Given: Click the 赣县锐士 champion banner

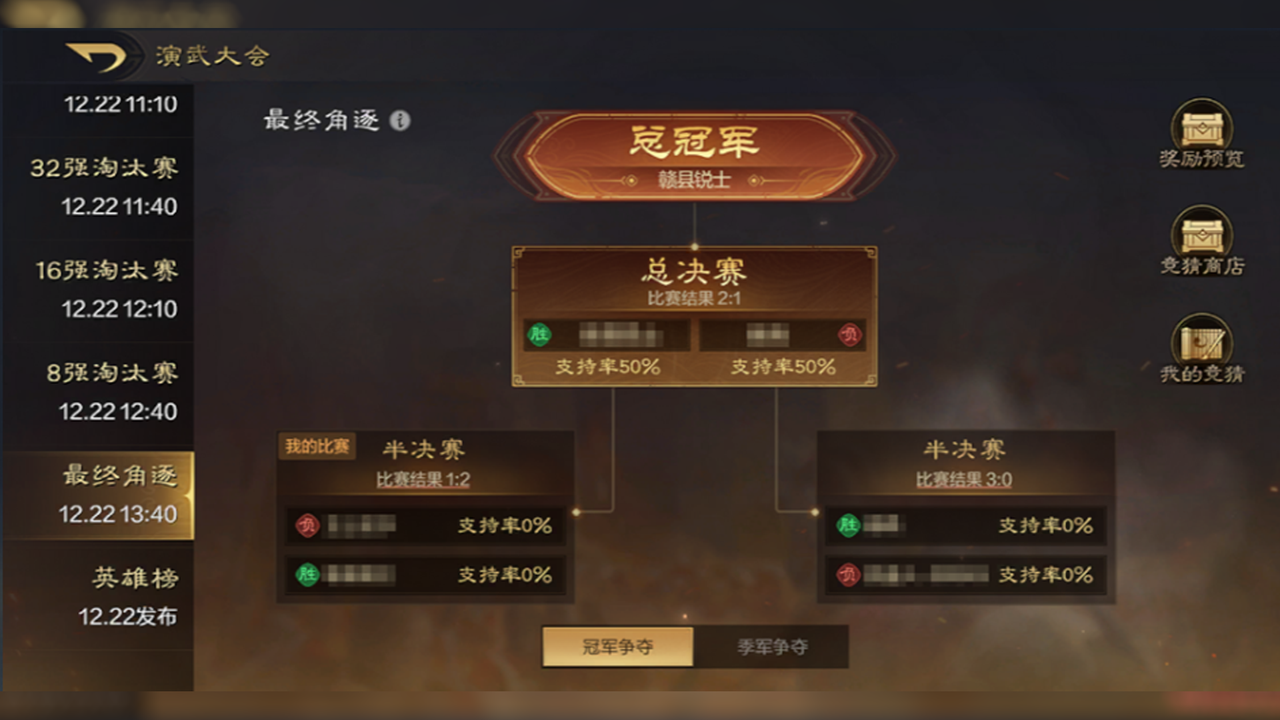Looking at the screenshot, I should pyautogui.click(x=694, y=160).
